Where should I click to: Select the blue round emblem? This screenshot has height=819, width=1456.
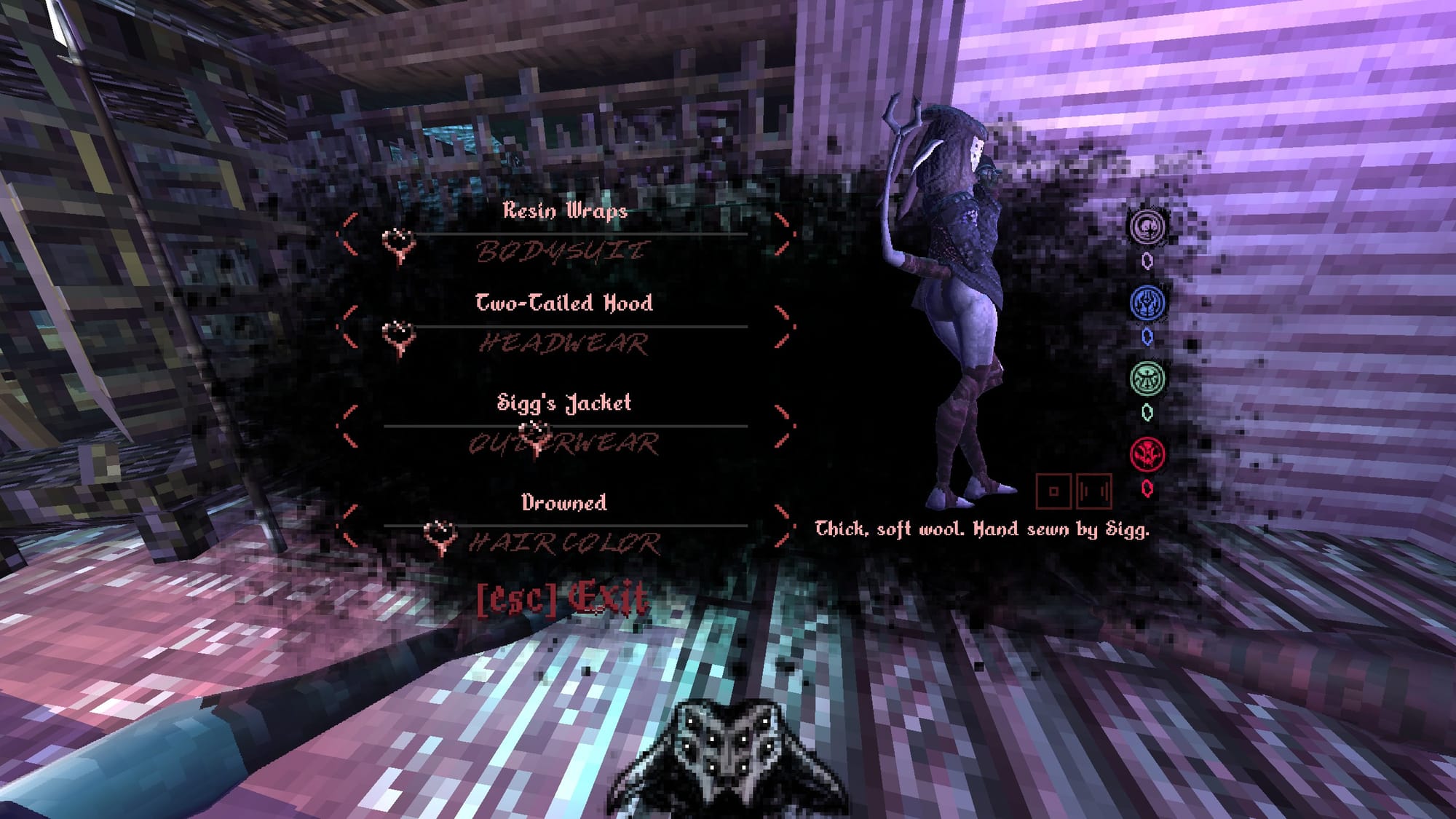point(1147,303)
